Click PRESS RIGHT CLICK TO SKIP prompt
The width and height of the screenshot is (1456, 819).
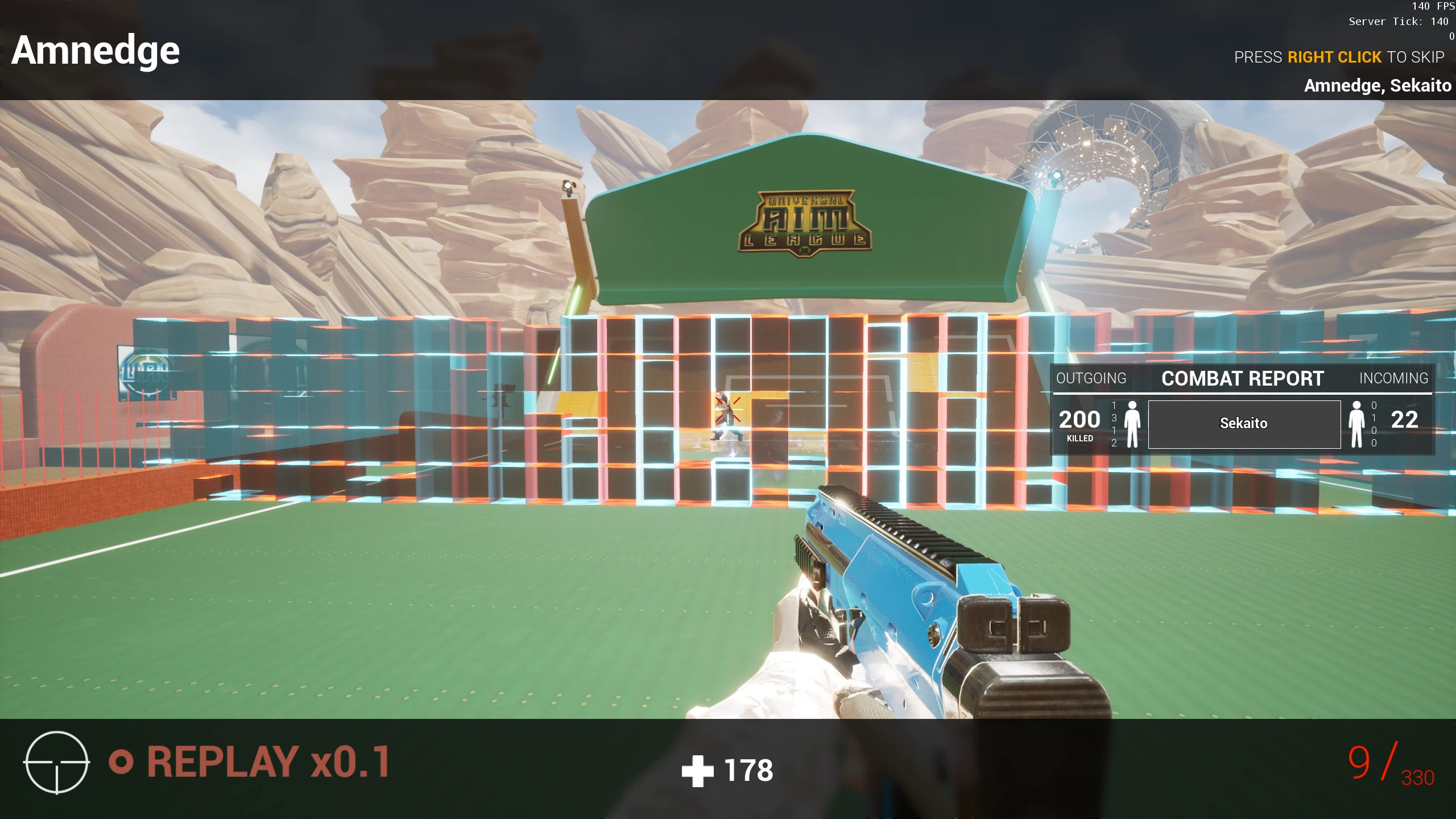click(x=1339, y=57)
